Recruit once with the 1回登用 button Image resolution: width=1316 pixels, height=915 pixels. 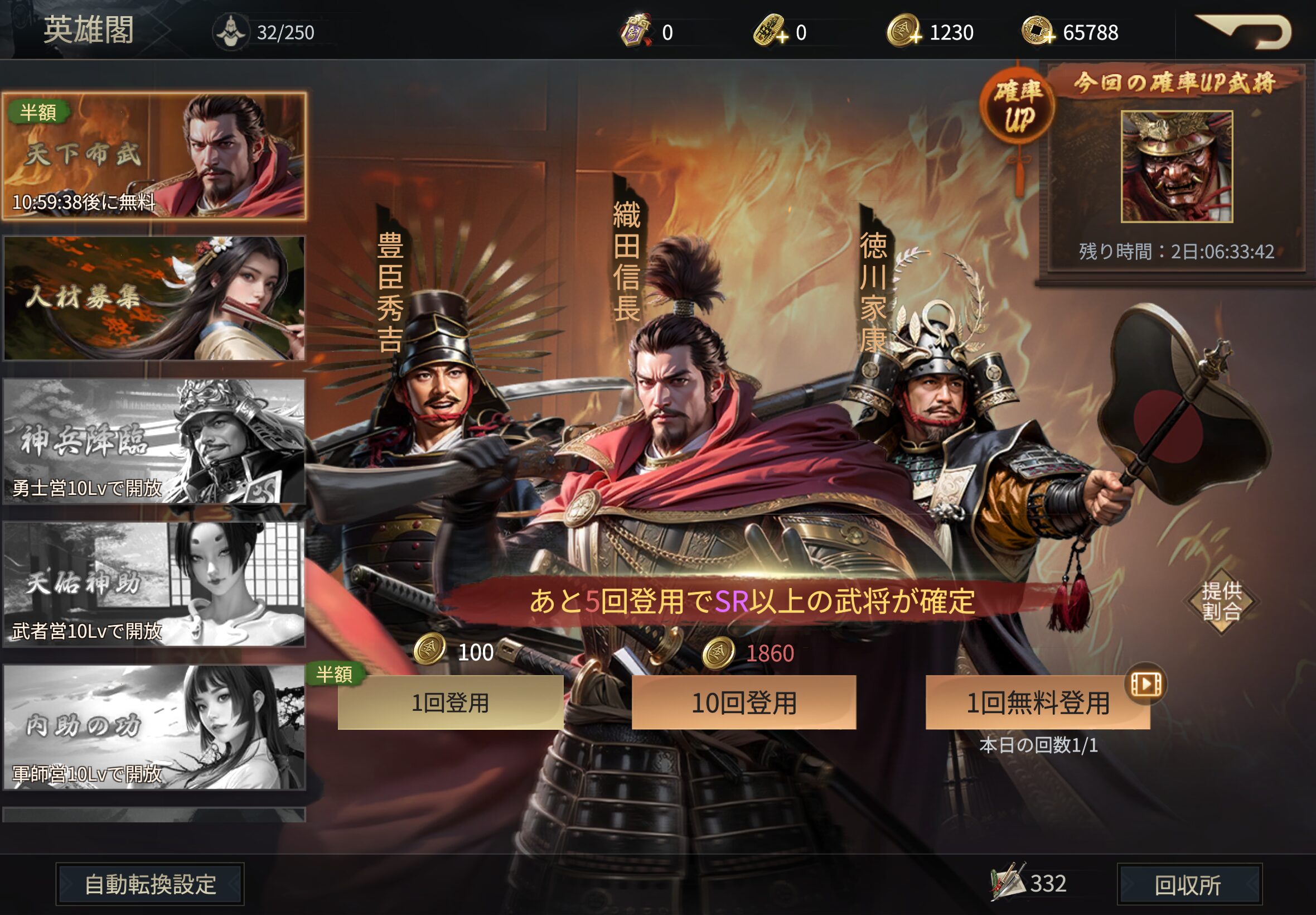(x=451, y=702)
